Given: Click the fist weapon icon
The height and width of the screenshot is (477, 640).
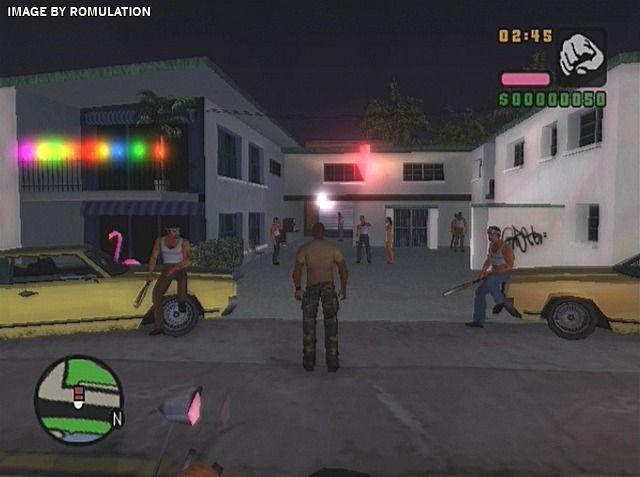Looking at the screenshot, I should (580, 56).
